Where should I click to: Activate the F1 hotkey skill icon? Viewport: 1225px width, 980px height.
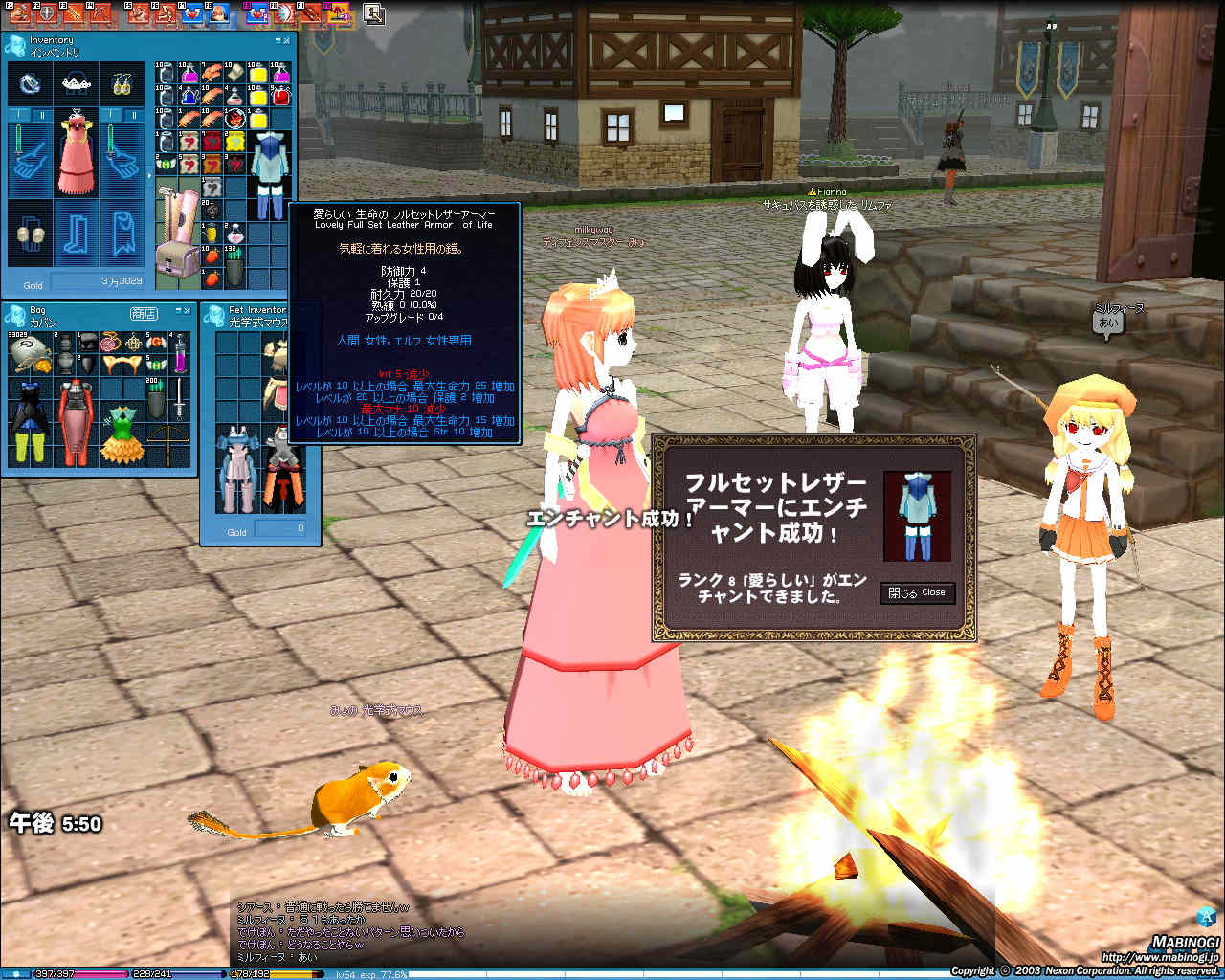[x=18, y=13]
